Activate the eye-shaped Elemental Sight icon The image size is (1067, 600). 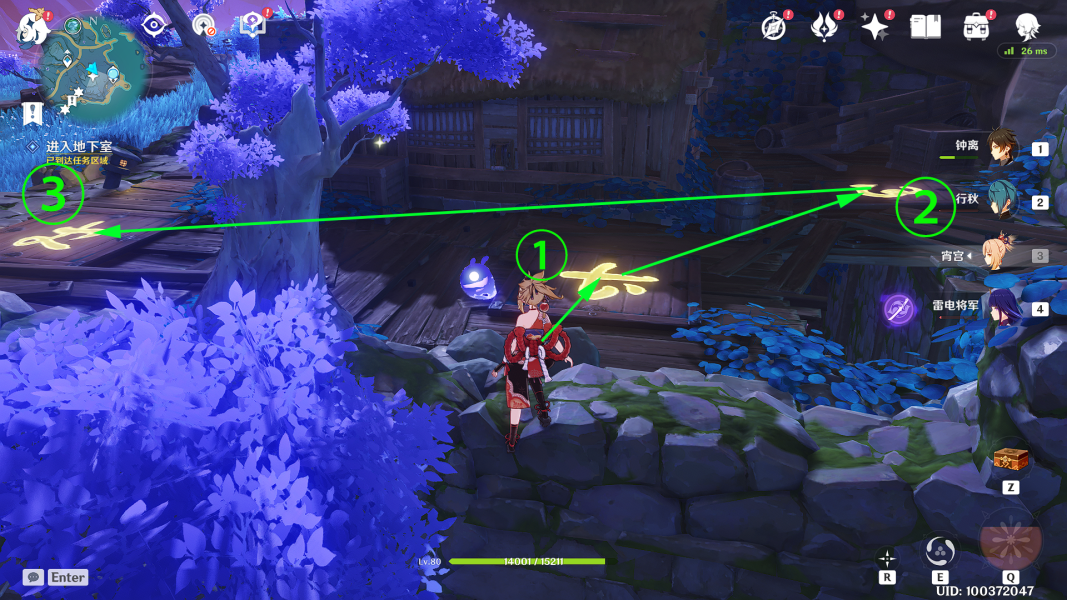[155, 26]
